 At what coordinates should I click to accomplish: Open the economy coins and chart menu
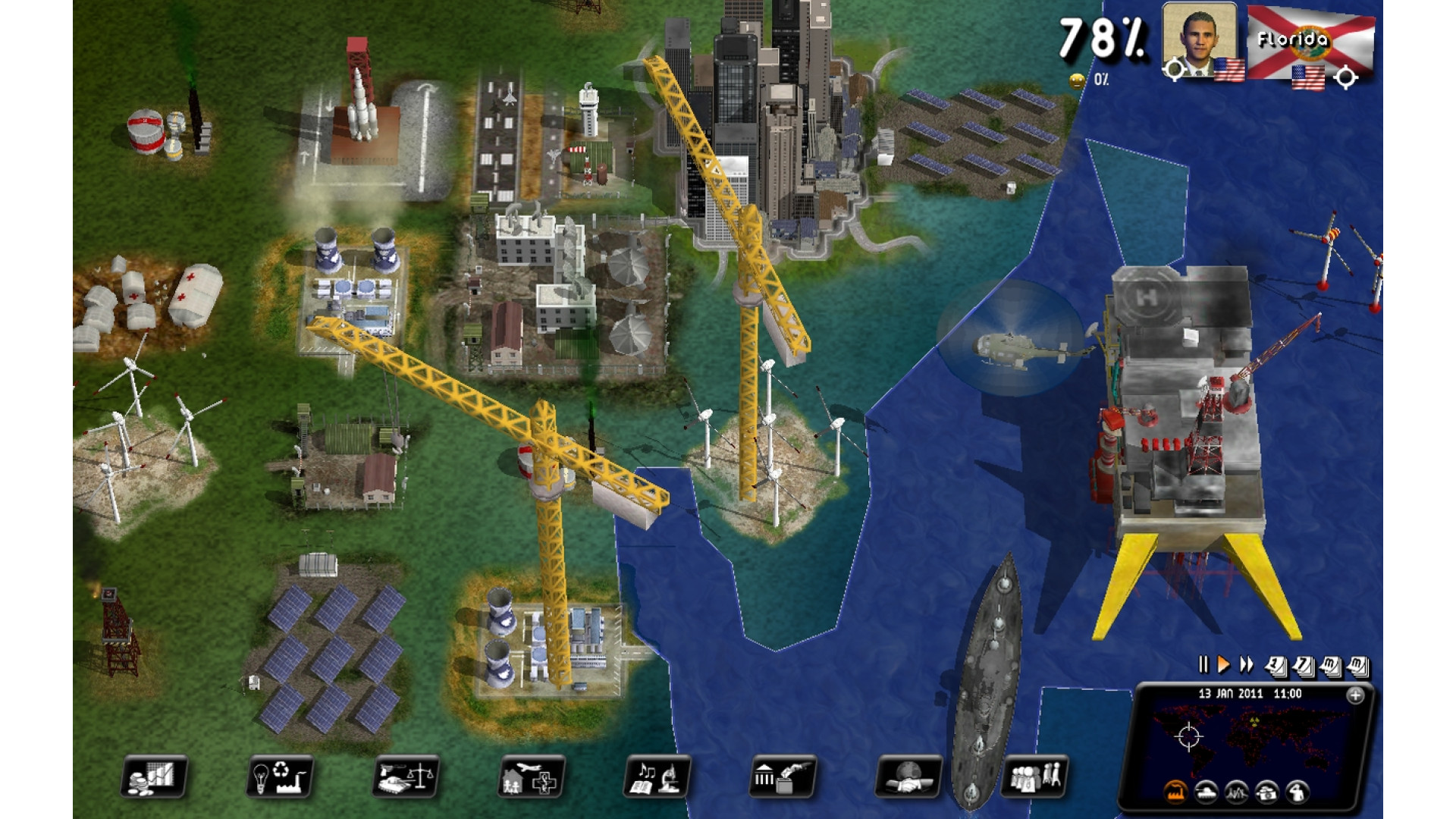click(x=153, y=777)
